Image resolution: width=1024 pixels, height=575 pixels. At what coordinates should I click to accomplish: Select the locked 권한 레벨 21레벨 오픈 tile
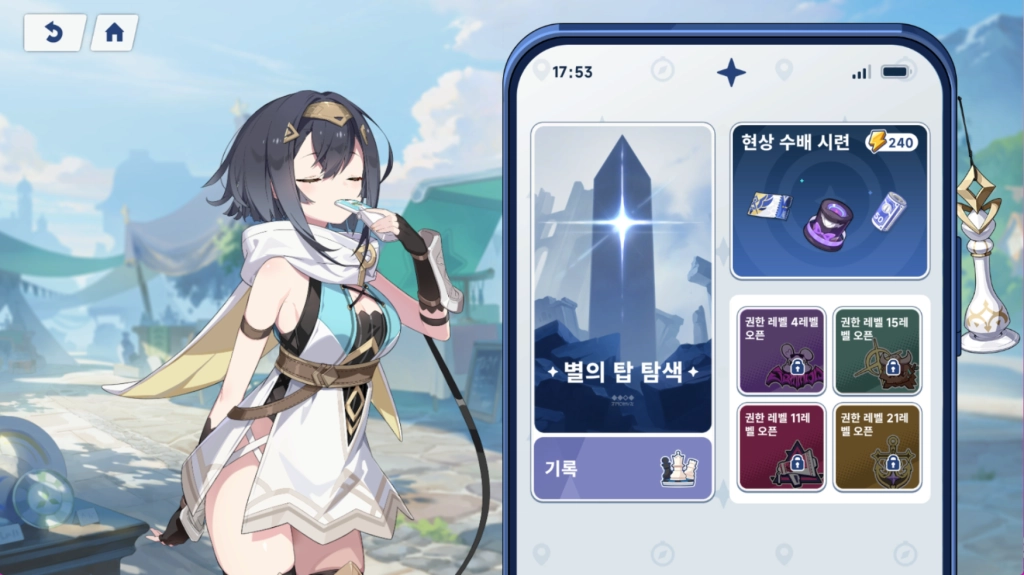(x=877, y=447)
